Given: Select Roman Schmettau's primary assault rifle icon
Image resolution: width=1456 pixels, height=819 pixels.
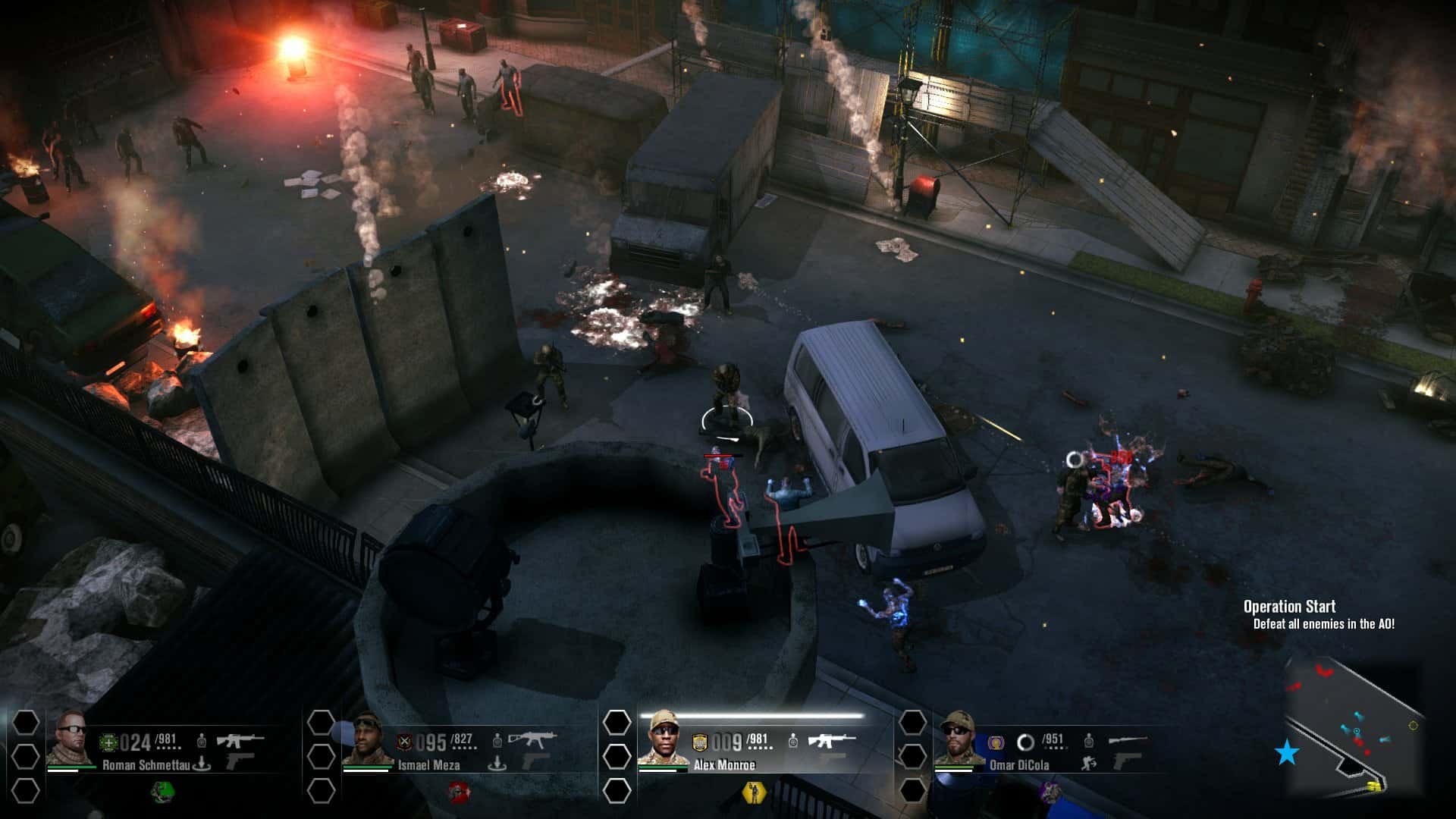Looking at the screenshot, I should click(239, 739).
